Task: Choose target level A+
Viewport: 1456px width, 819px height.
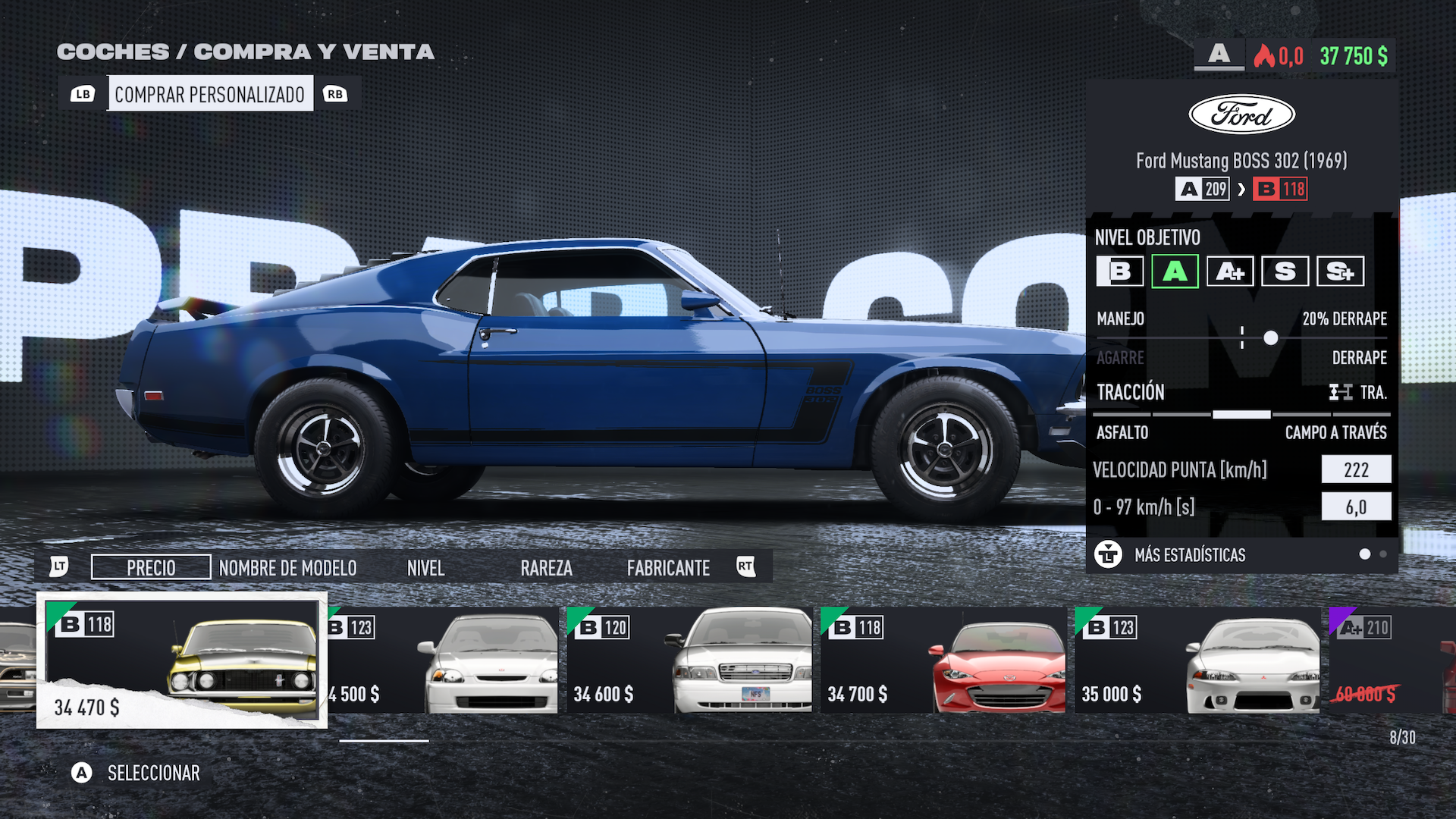Action: [1229, 271]
